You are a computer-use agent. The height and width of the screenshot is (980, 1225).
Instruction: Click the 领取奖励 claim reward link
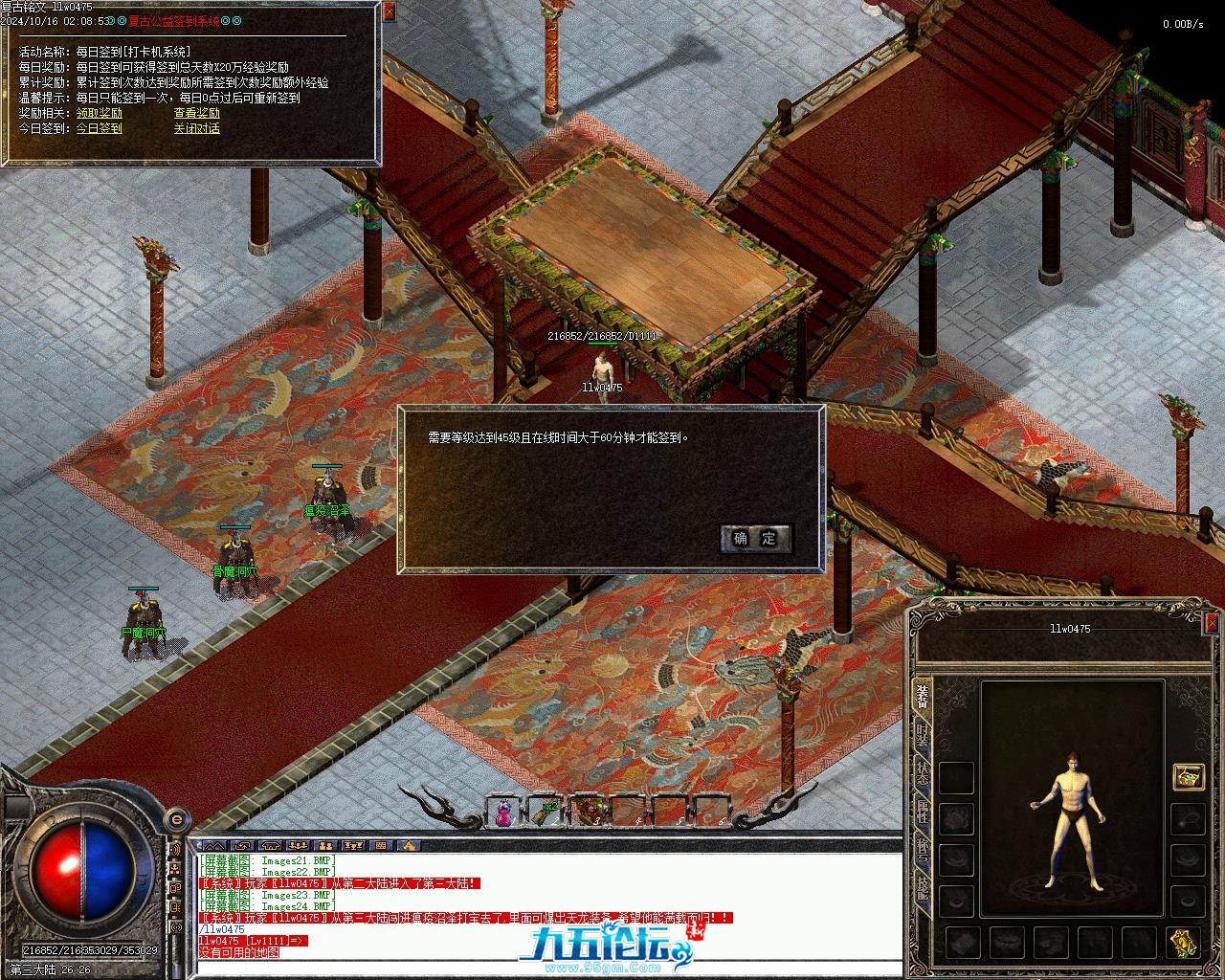100,113
